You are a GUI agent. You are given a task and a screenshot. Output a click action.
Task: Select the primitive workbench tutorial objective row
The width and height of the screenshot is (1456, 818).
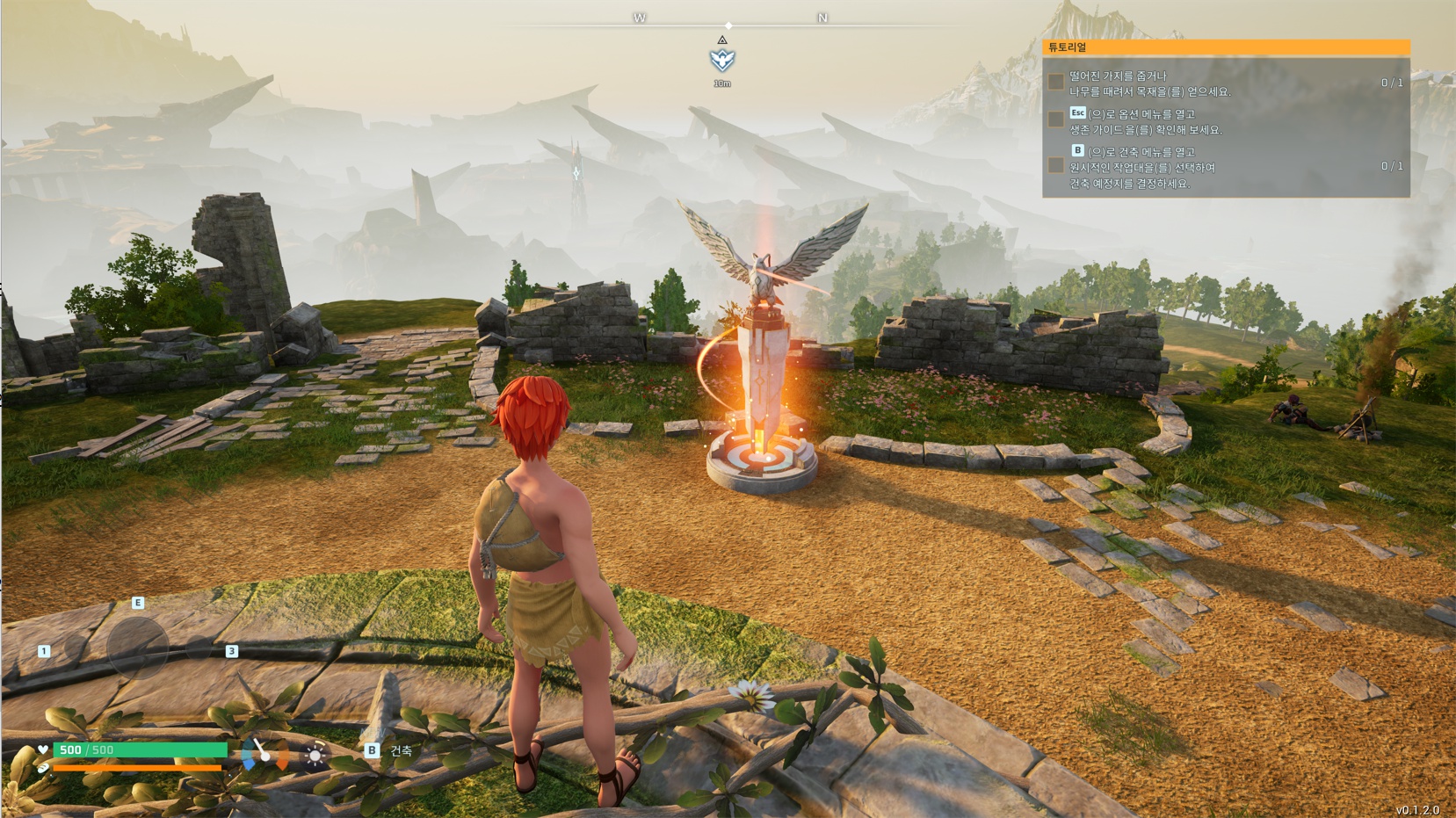(x=1226, y=167)
